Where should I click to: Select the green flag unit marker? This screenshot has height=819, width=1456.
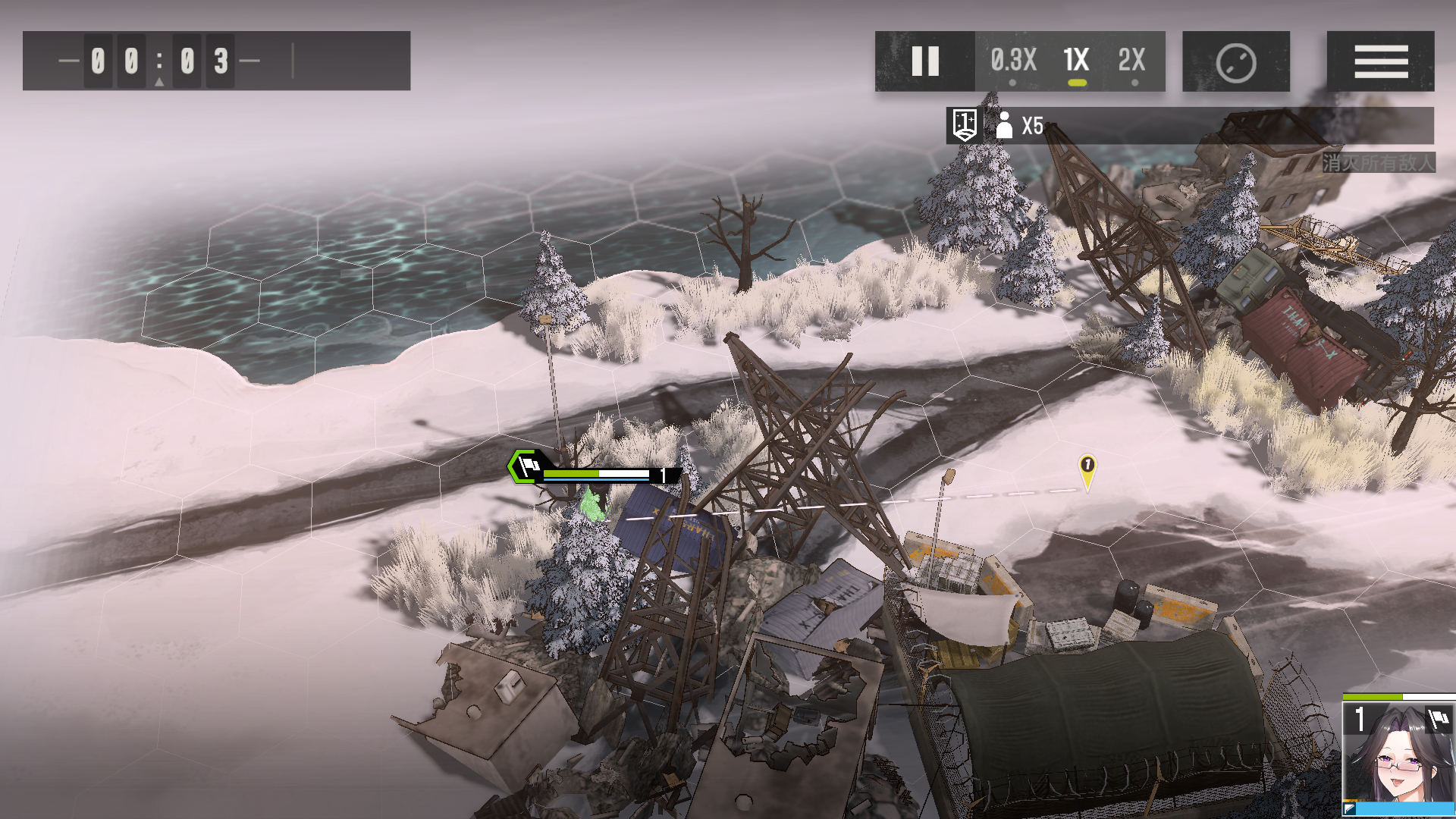point(526,466)
